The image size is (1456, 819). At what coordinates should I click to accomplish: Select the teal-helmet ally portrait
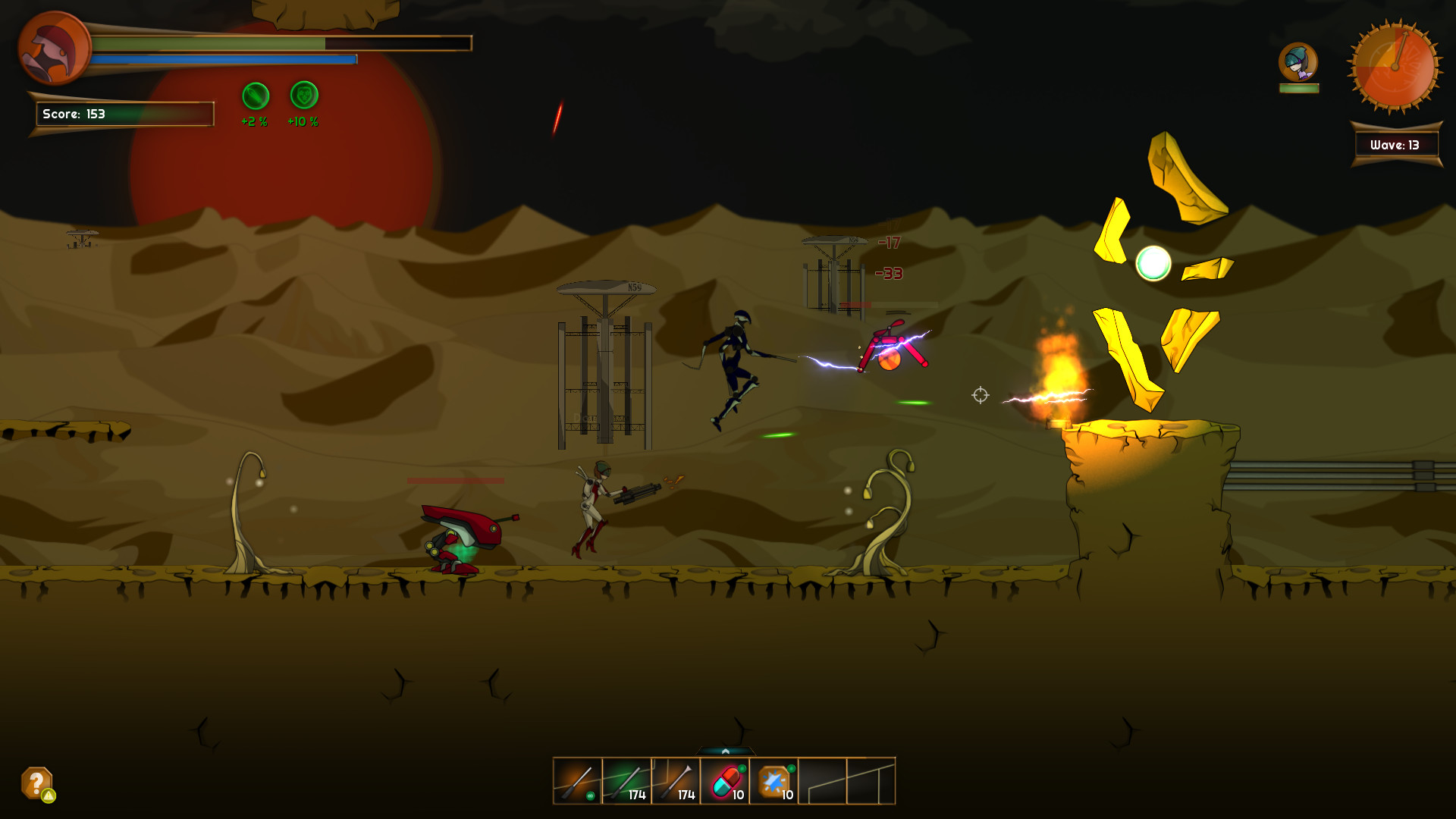point(1298,62)
